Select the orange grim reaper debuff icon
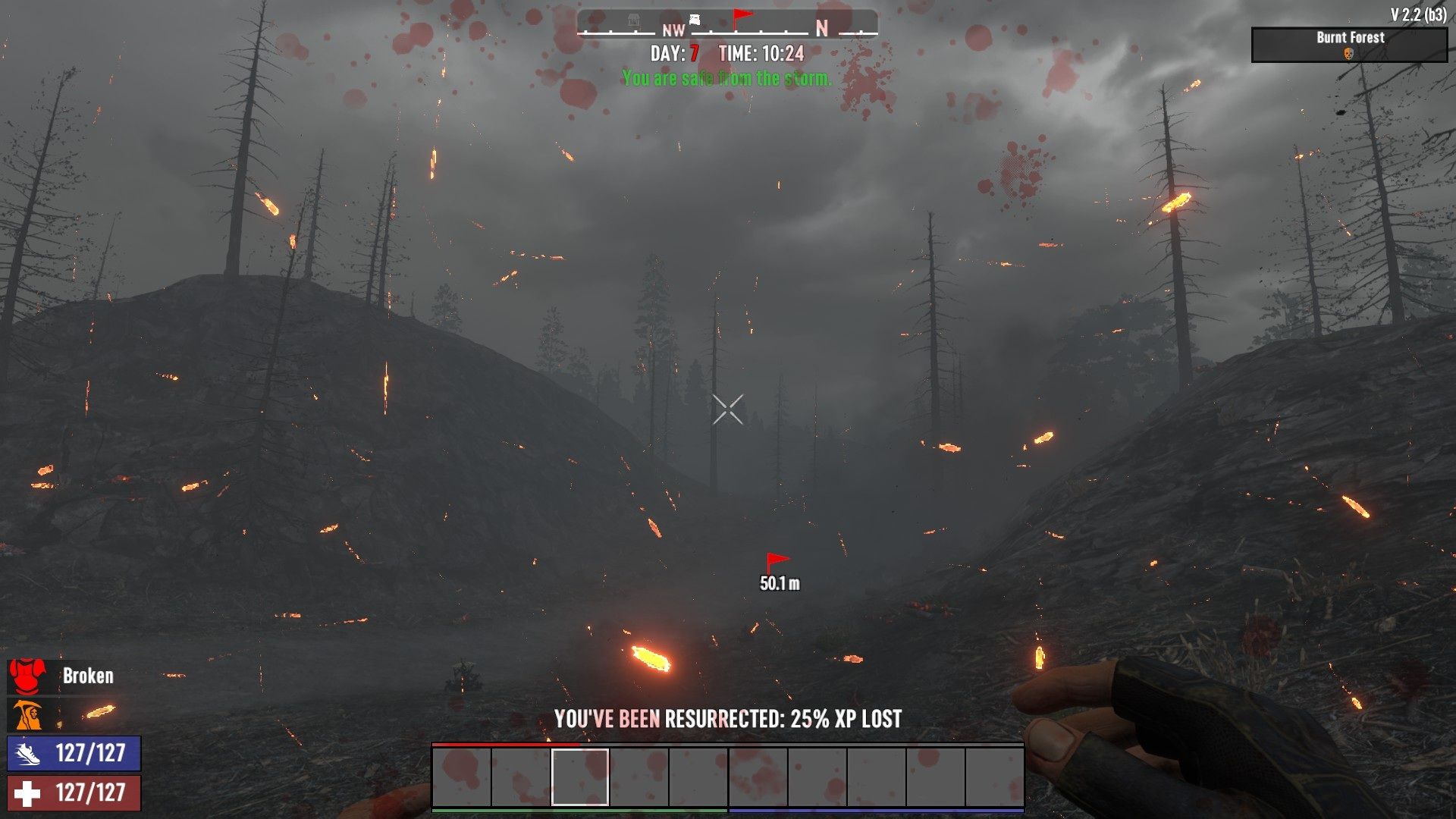 pyautogui.click(x=27, y=715)
